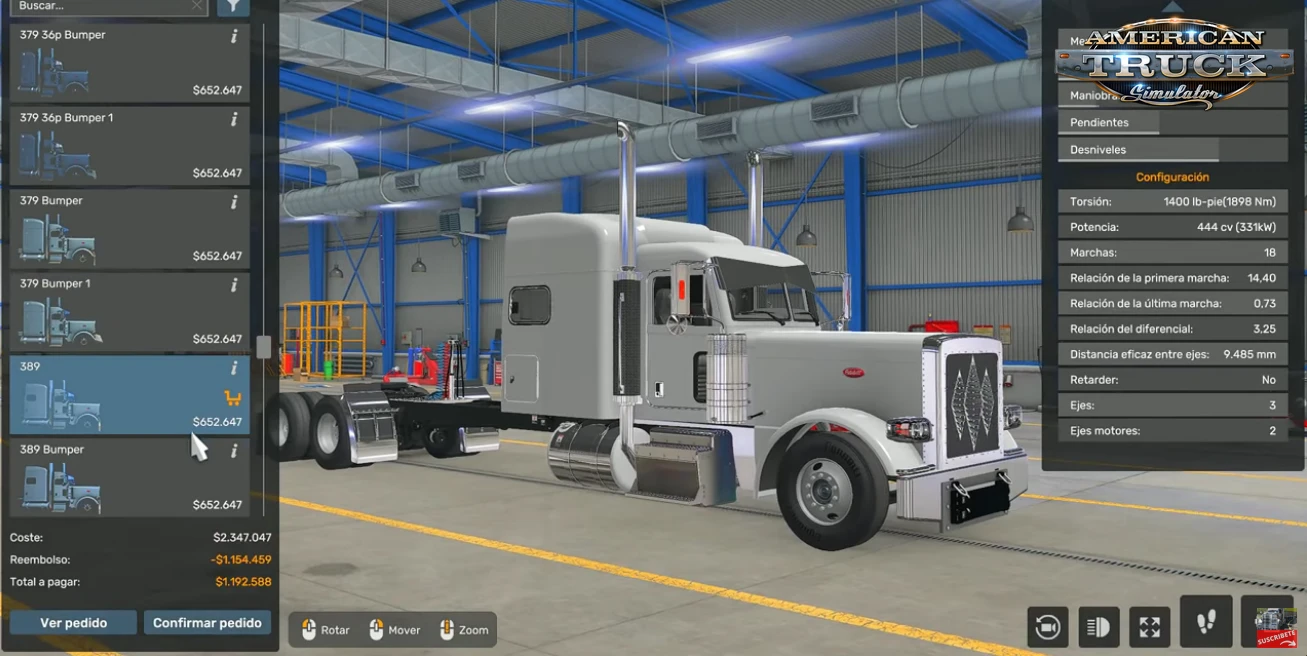
Task: Open info icon on 389 Bumper
Action: 234,451
